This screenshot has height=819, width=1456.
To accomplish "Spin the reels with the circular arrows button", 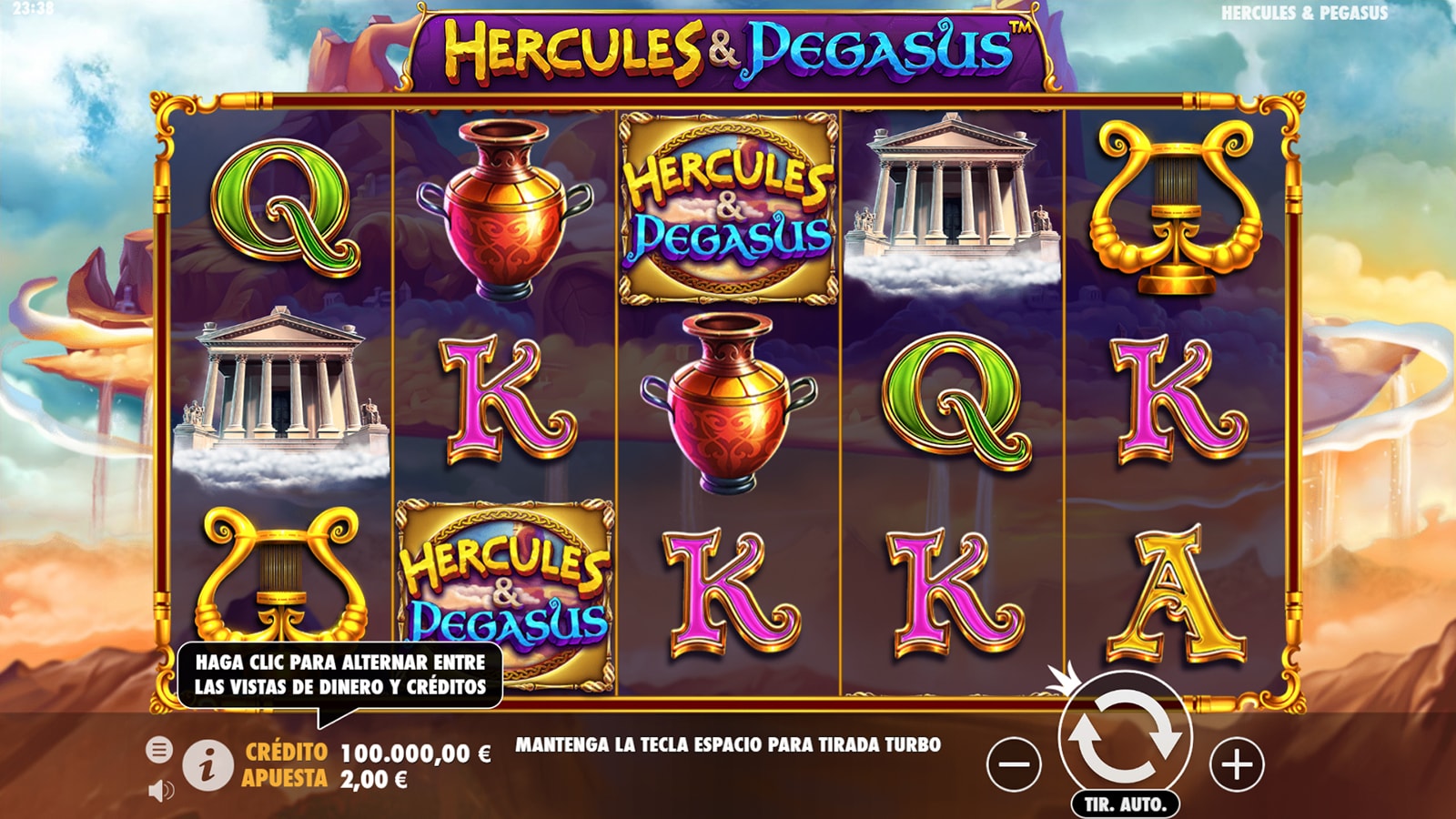I will pos(1125,736).
